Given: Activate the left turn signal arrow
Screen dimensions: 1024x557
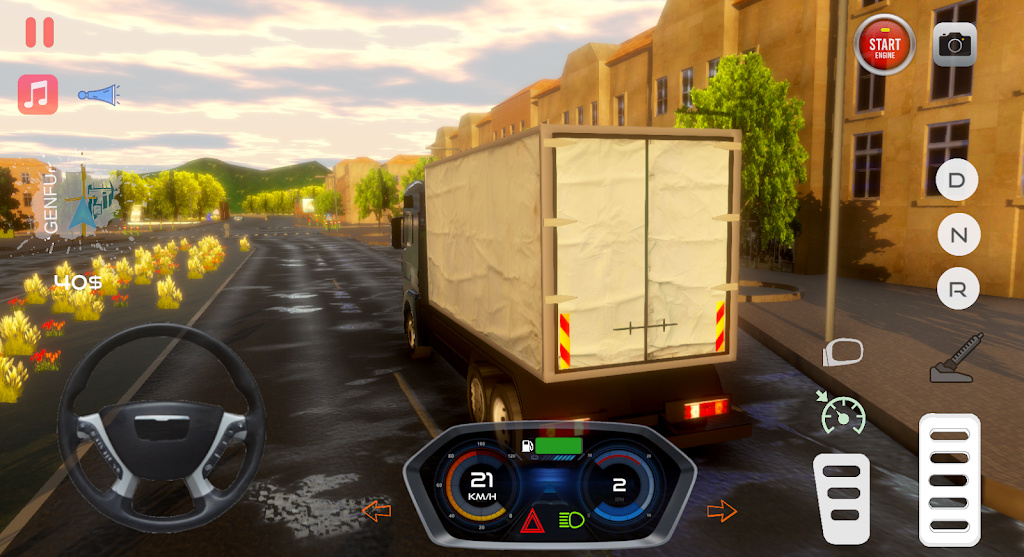Looking at the screenshot, I should (x=376, y=512).
